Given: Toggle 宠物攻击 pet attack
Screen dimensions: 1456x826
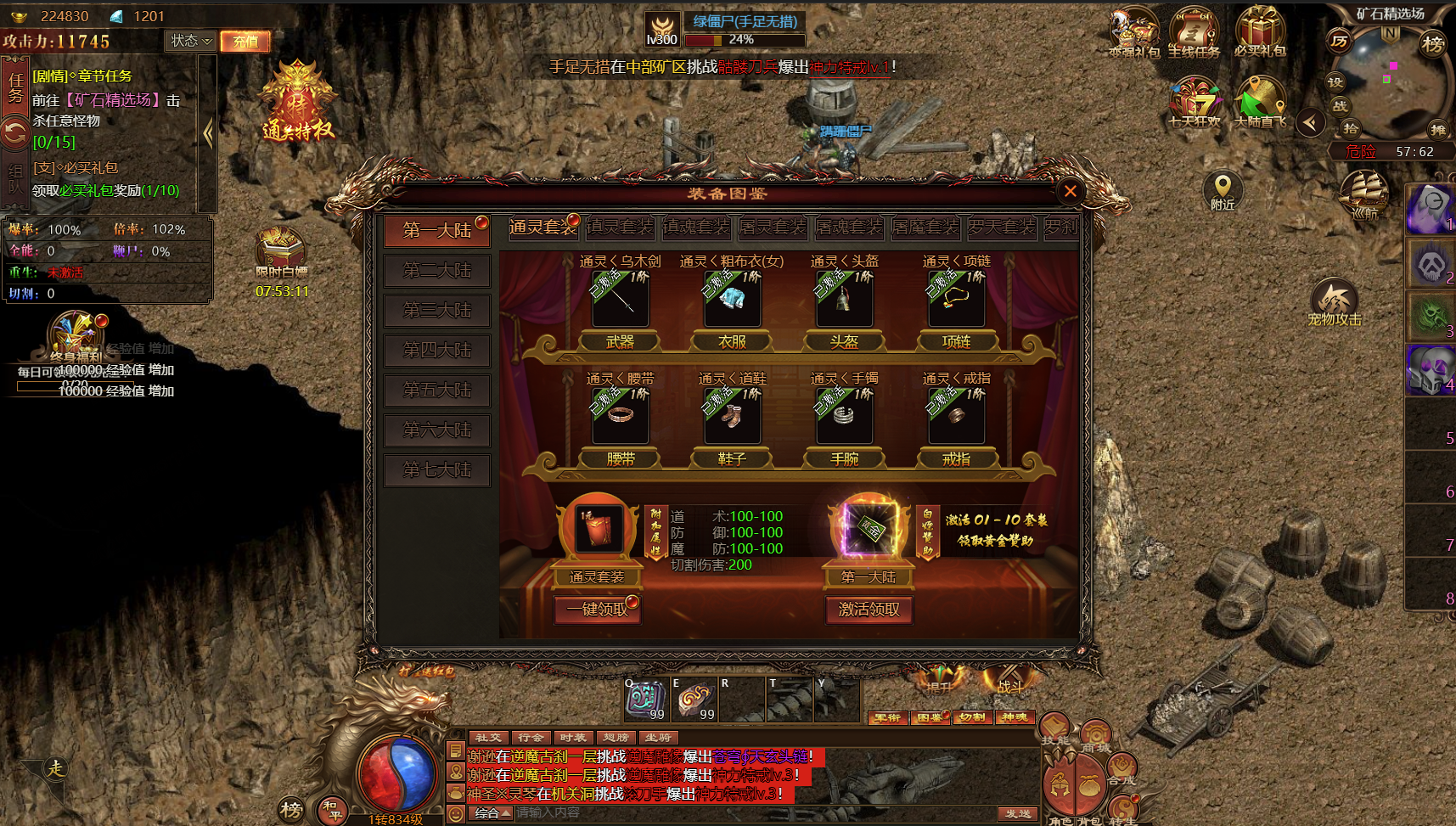Looking at the screenshot, I should pos(1334,302).
